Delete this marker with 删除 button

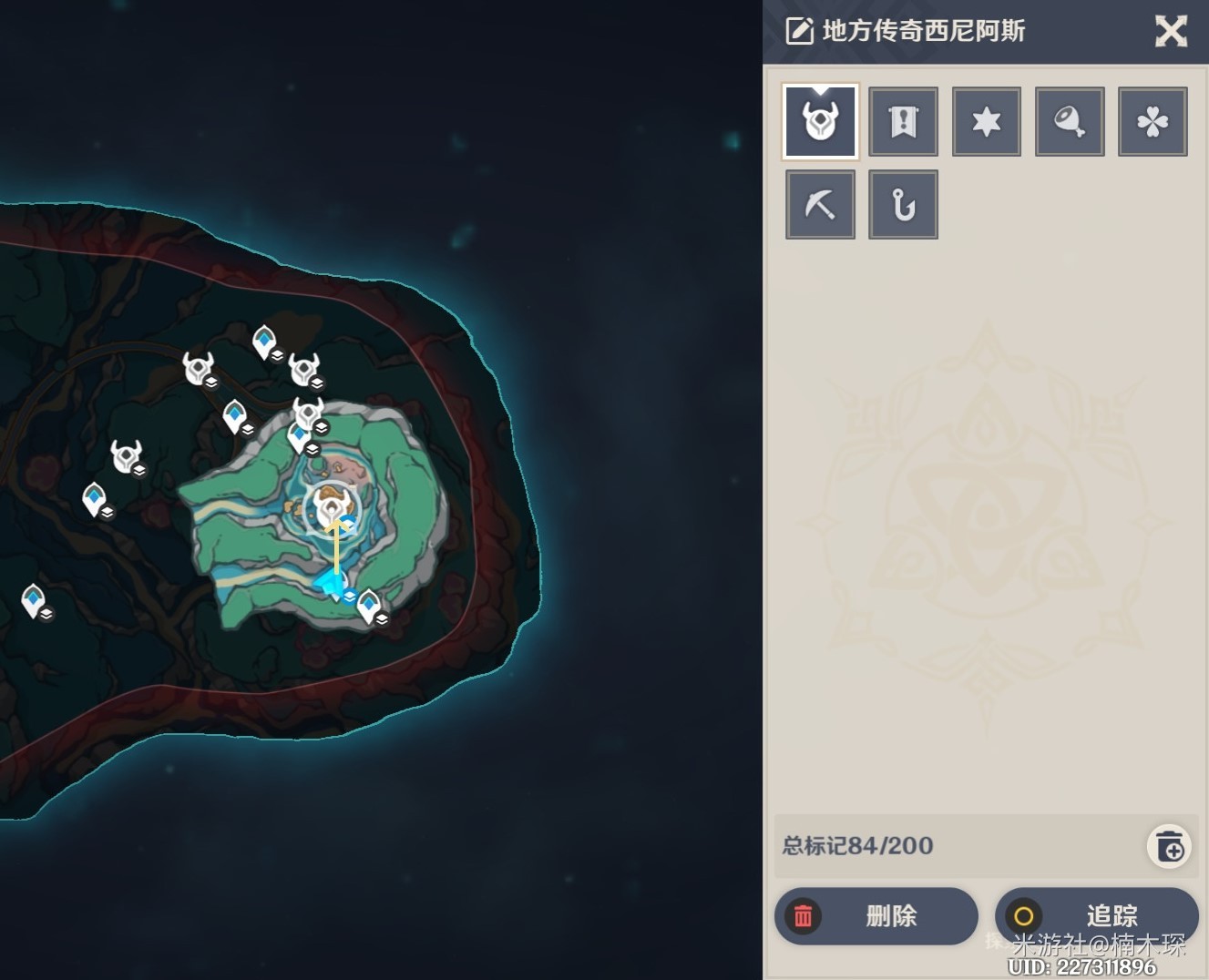point(876,915)
